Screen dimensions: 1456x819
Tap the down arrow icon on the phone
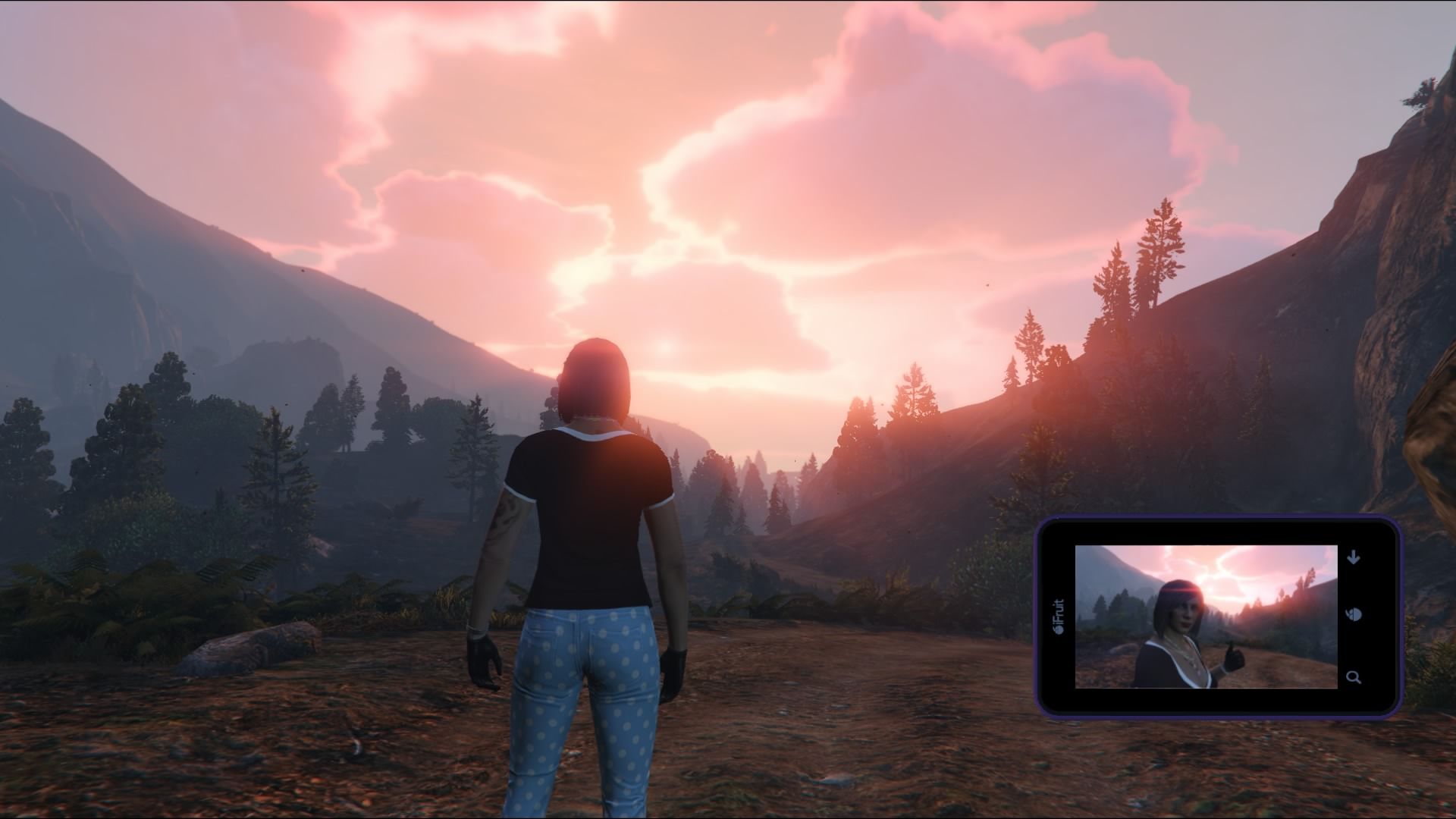(x=1354, y=558)
